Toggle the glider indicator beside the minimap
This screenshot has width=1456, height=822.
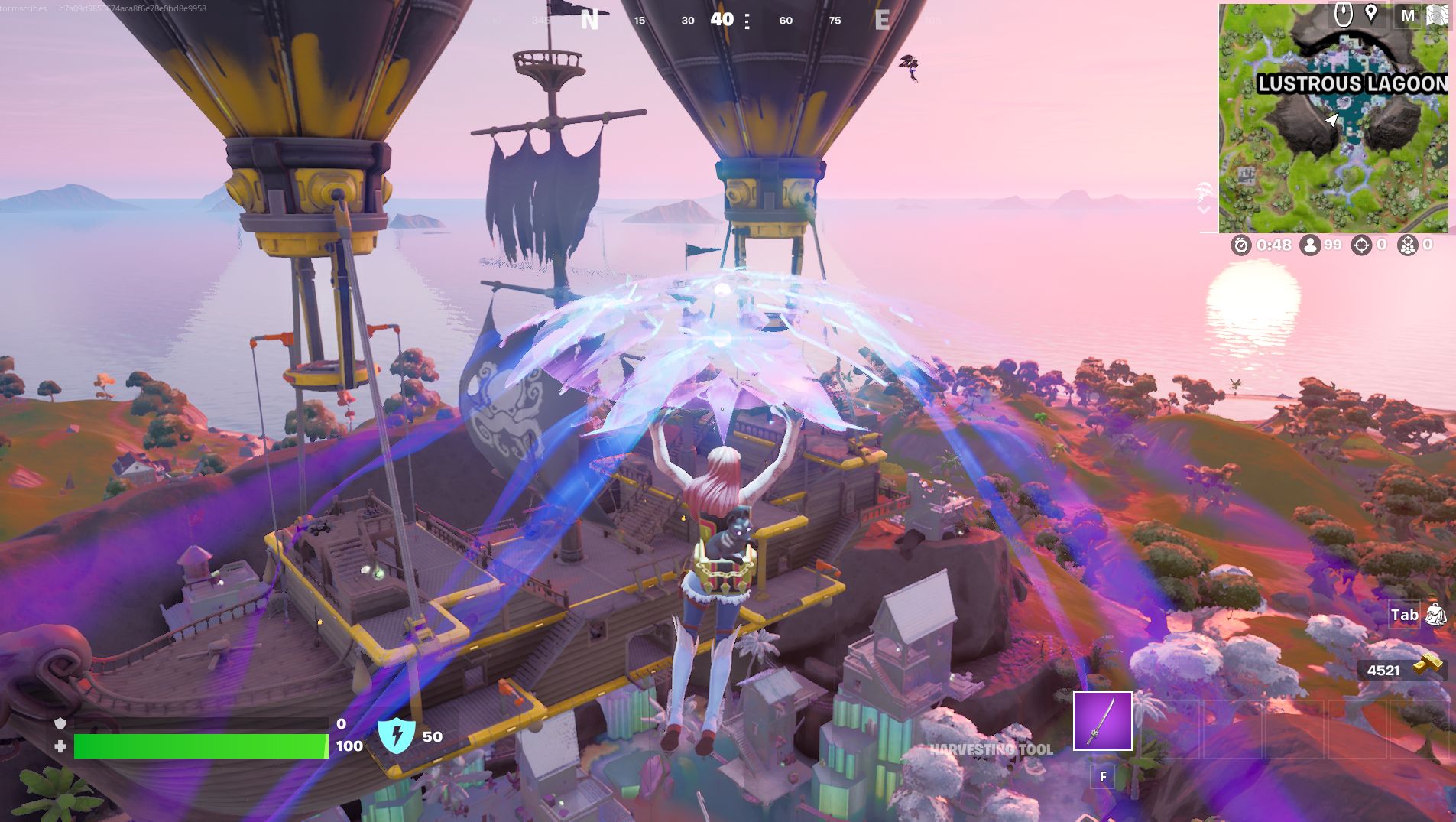pyautogui.click(x=1203, y=191)
